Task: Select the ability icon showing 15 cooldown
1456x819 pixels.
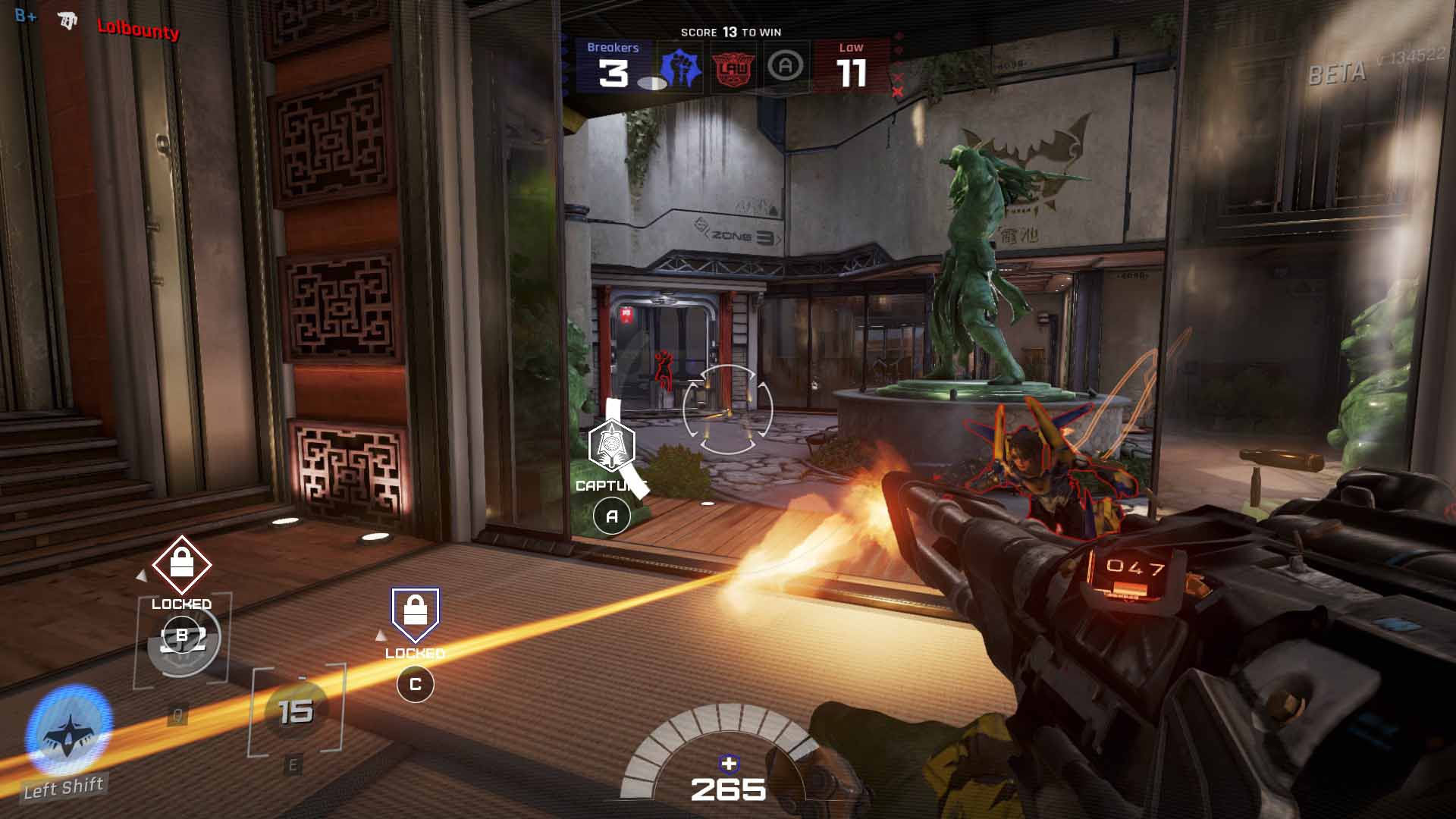Action: 296,711
